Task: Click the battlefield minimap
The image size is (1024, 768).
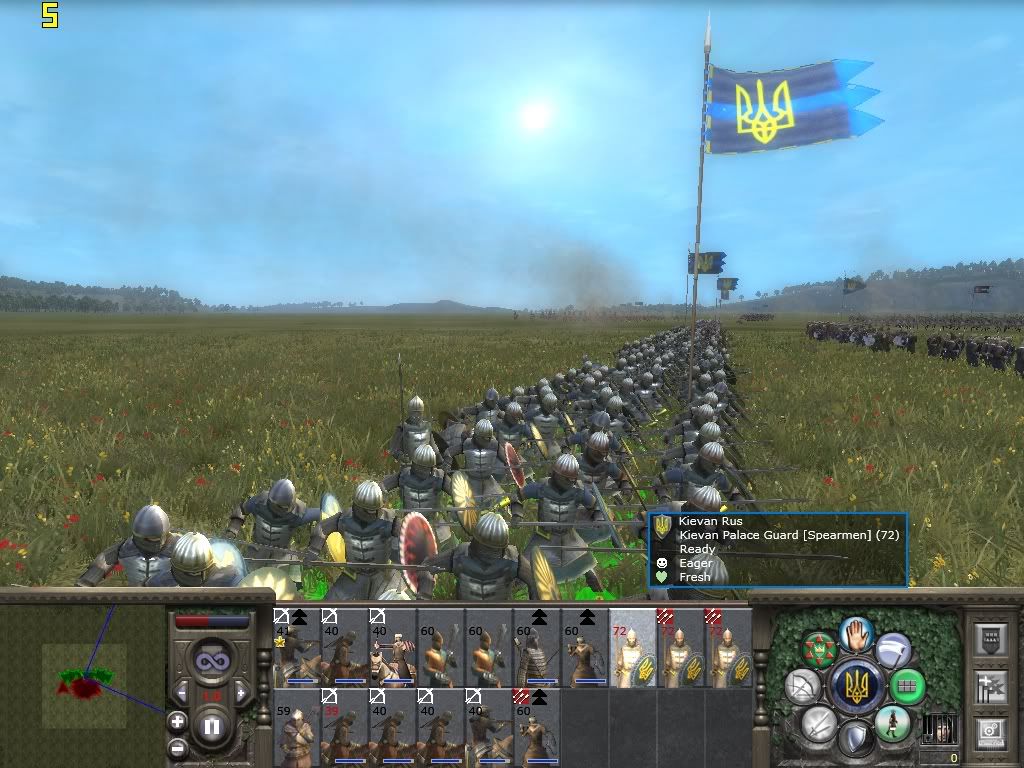Action: click(x=83, y=671)
